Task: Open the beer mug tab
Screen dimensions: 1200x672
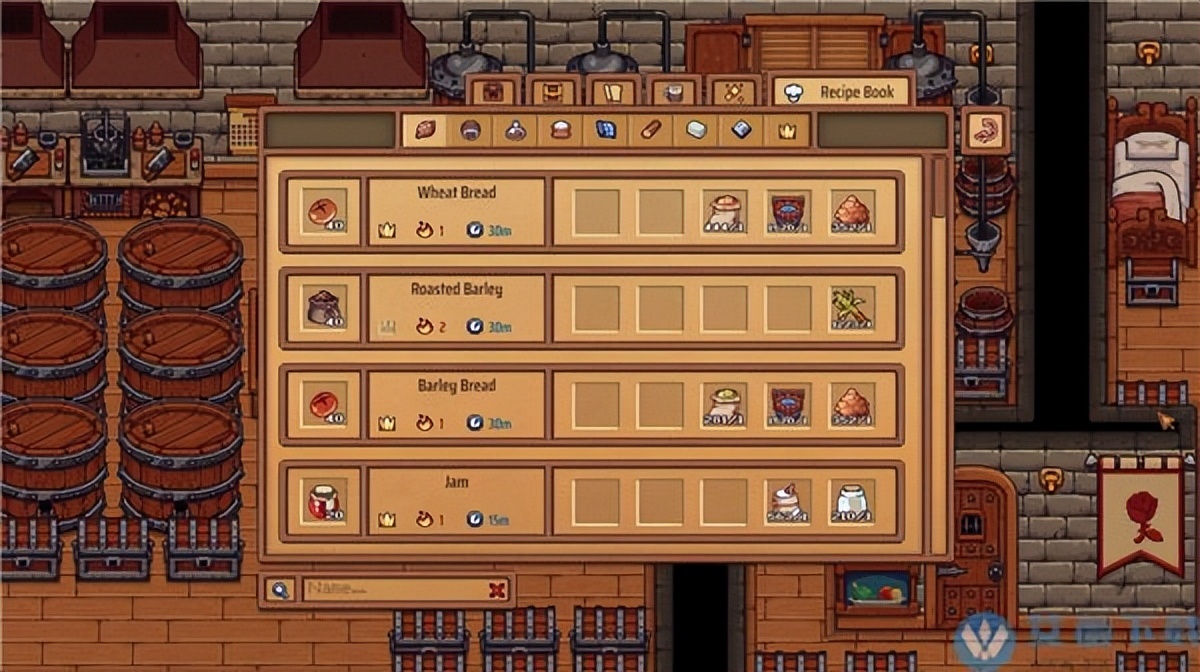Action: [673, 92]
